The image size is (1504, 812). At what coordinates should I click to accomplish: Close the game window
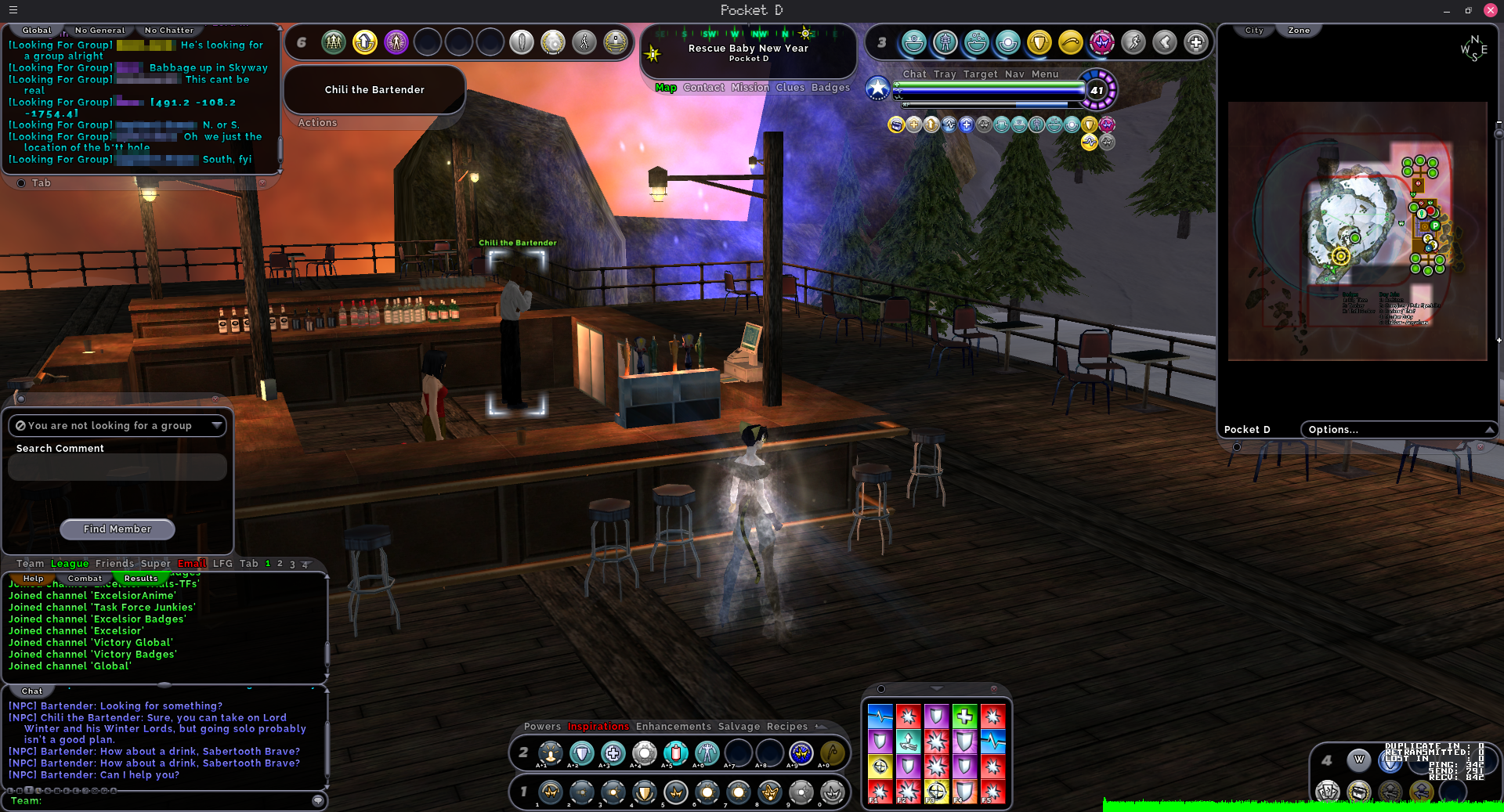tap(1491, 10)
